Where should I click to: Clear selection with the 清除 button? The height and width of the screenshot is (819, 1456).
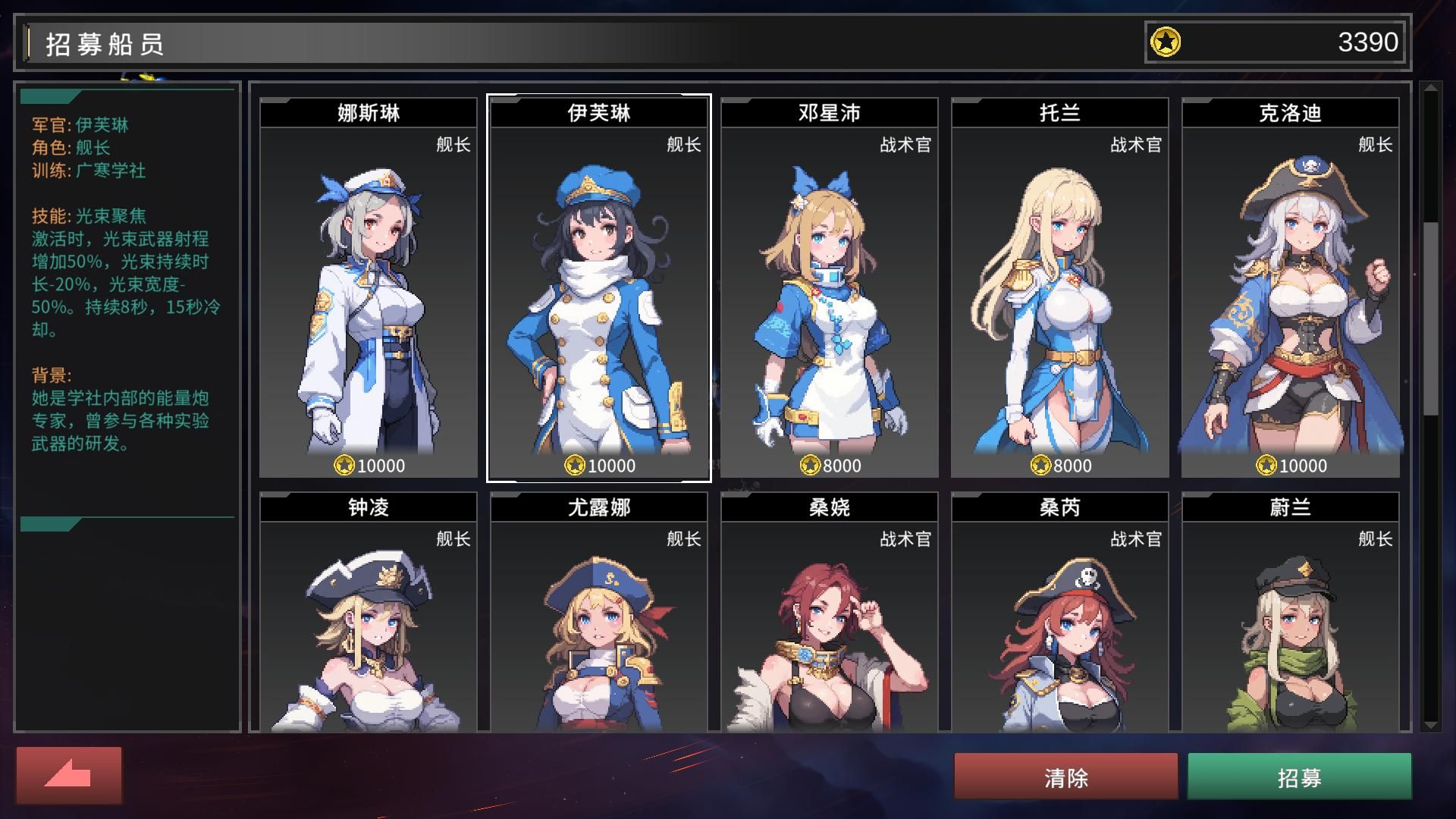coord(1065,777)
